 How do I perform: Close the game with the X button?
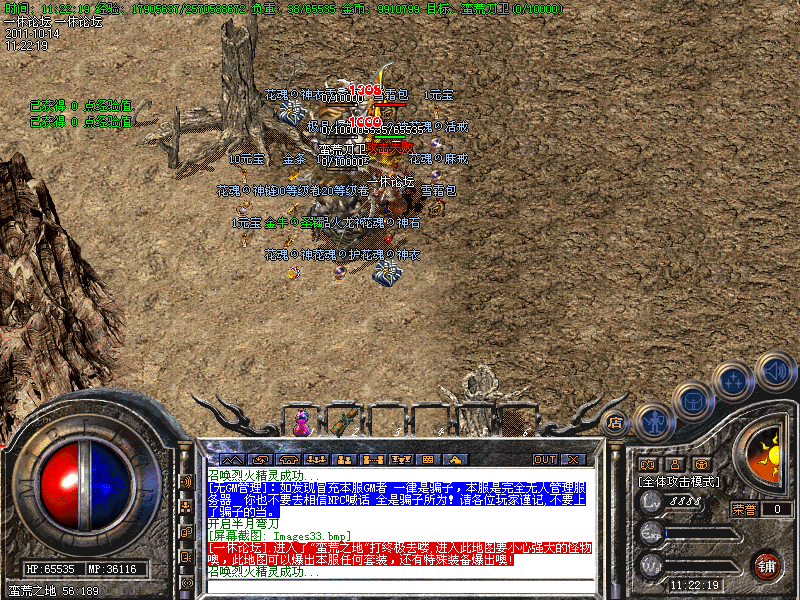click(x=573, y=459)
